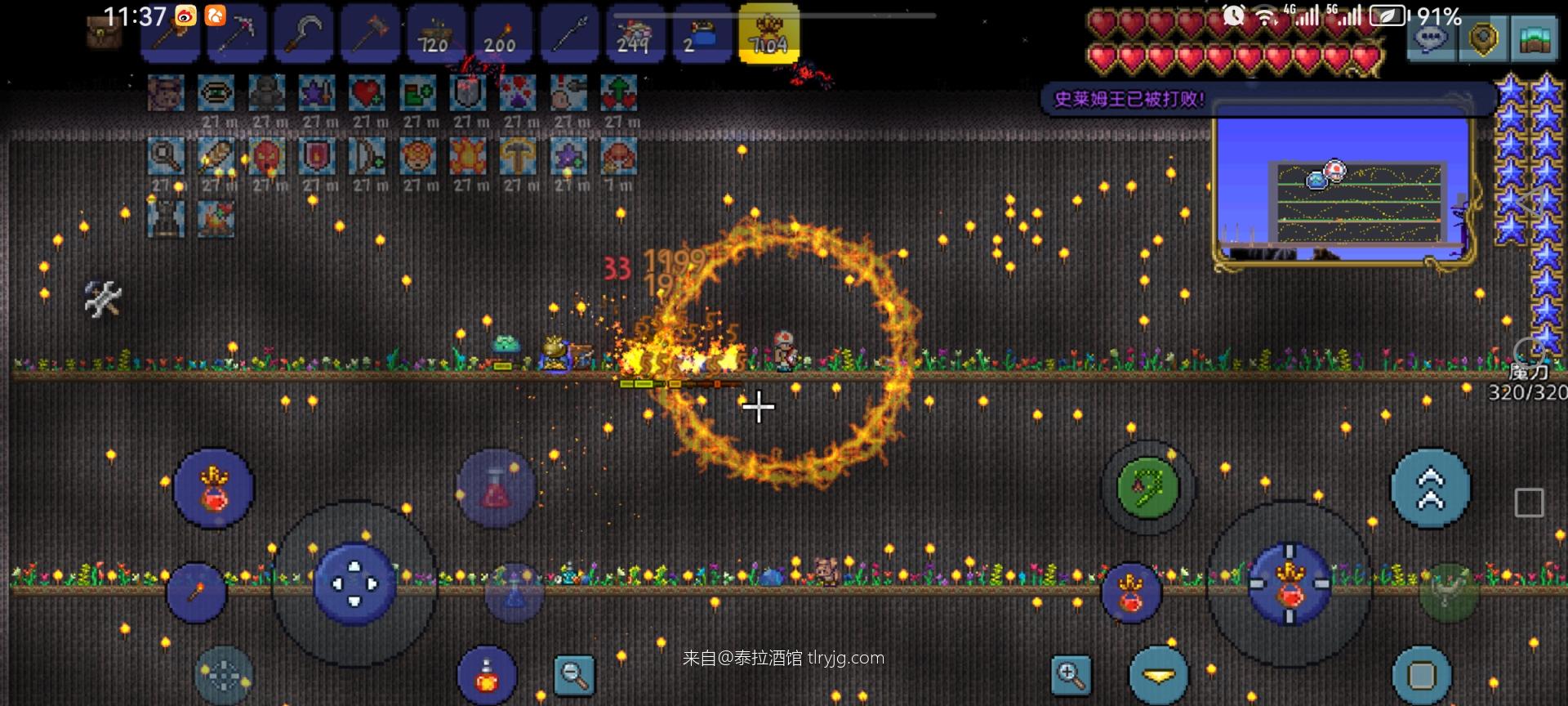The height and width of the screenshot is (706, 1568).
Task: Tap the yellow drop-down arrow button
Action: click(x=1158, y=675)
